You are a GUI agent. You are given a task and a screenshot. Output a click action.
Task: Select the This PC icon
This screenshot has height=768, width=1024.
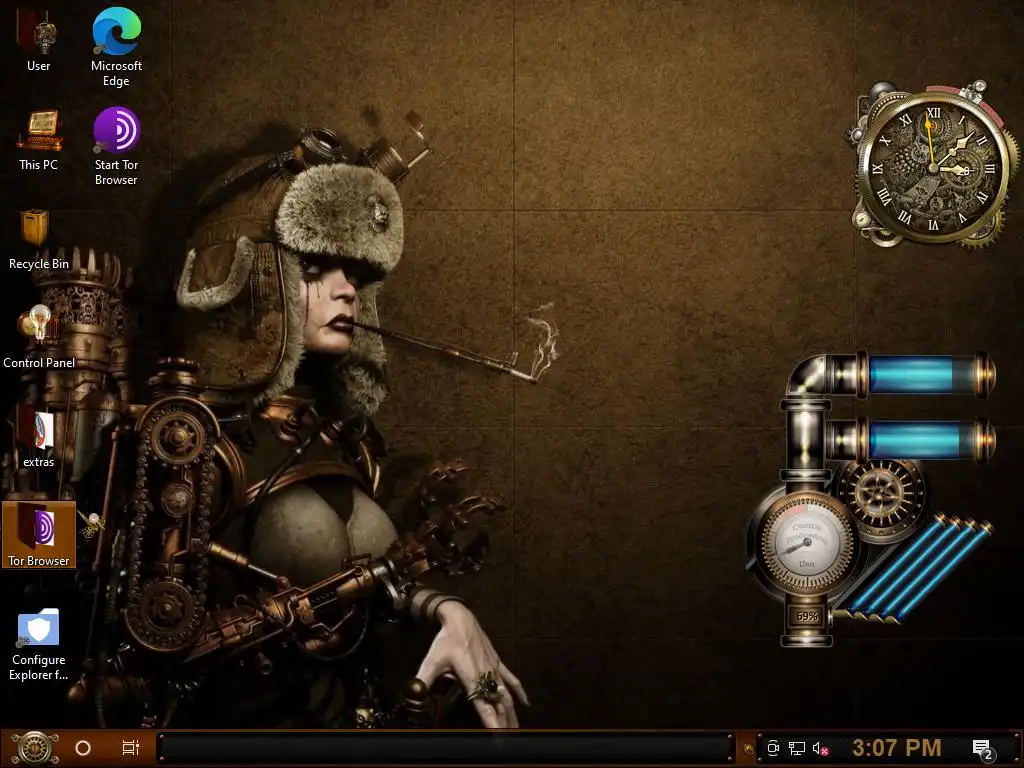tap(38, 134)
